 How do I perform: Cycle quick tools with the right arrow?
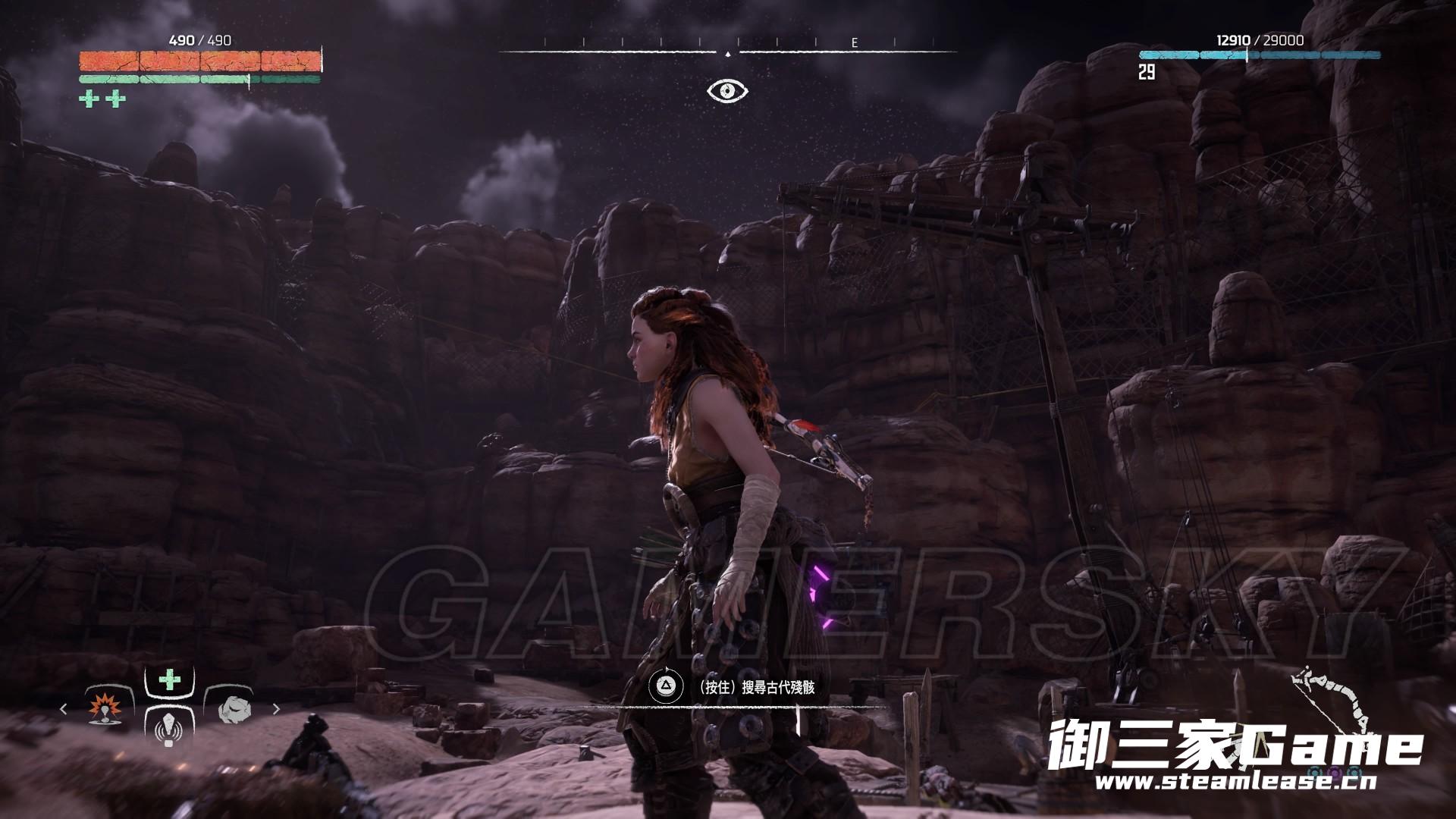click(276, 709)
